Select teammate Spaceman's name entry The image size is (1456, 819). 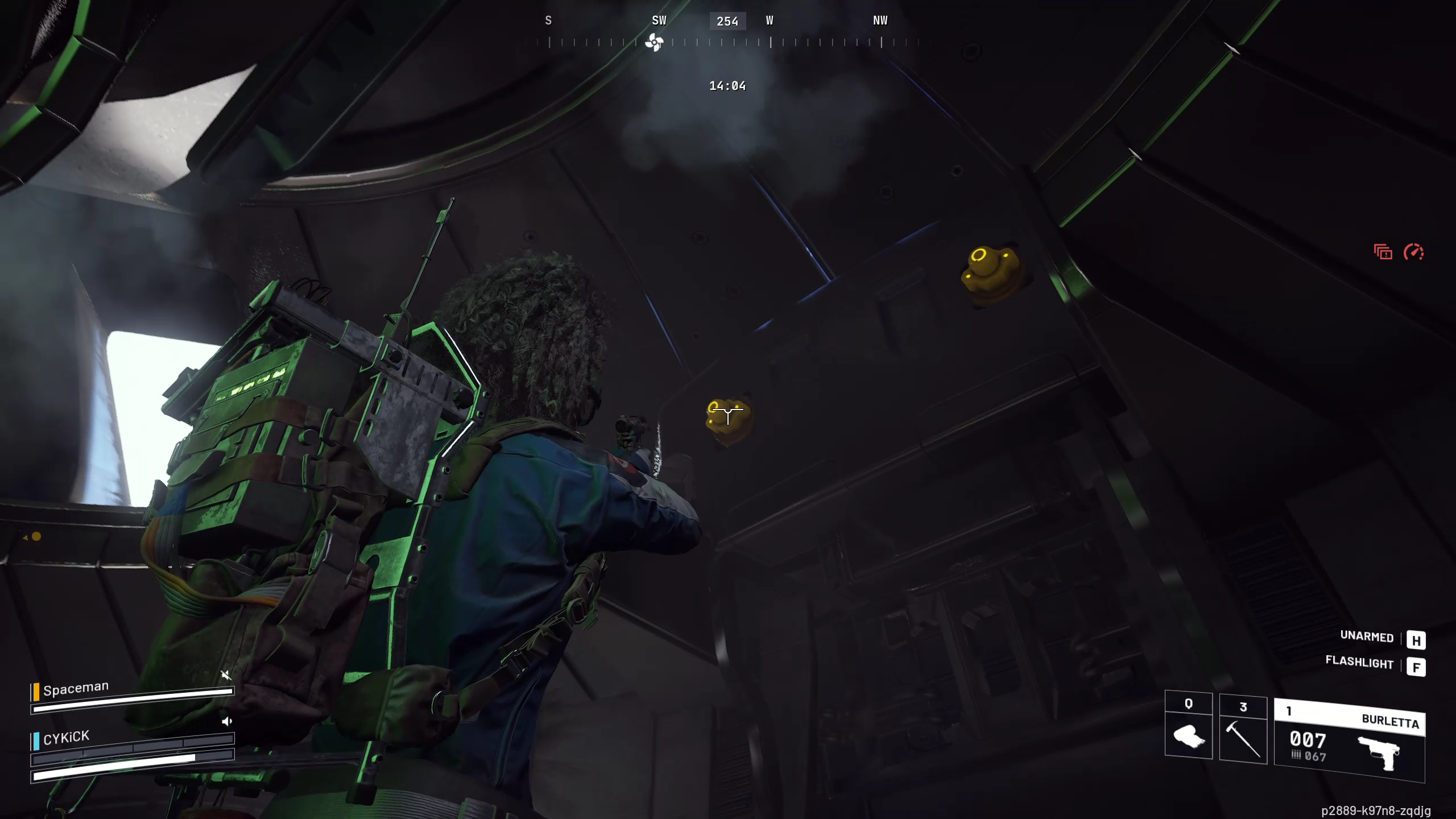[75, 689]
